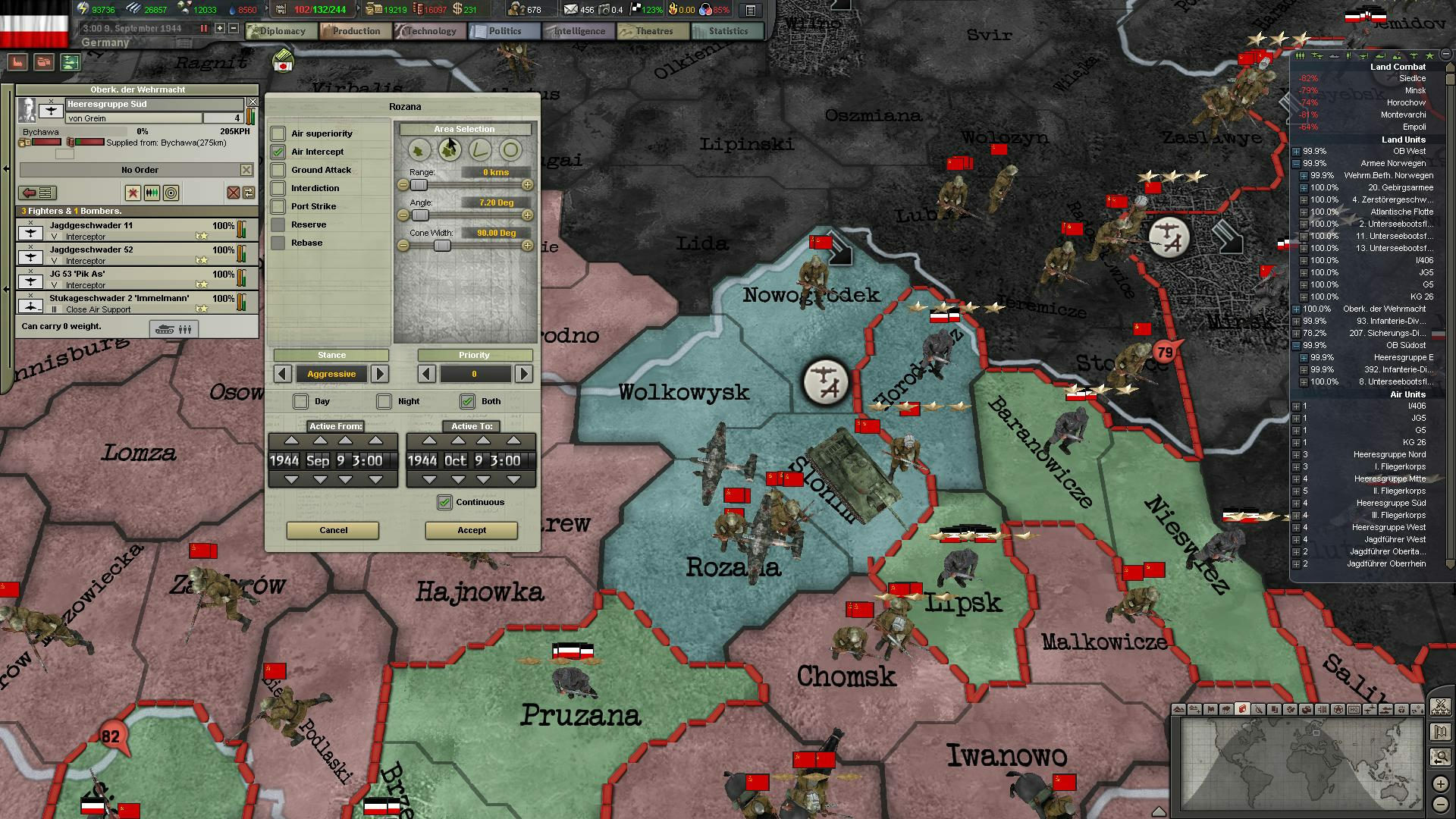Switch to the Diplomacy tab
This screenshot has width=1456, height=819.
point(281,31)
